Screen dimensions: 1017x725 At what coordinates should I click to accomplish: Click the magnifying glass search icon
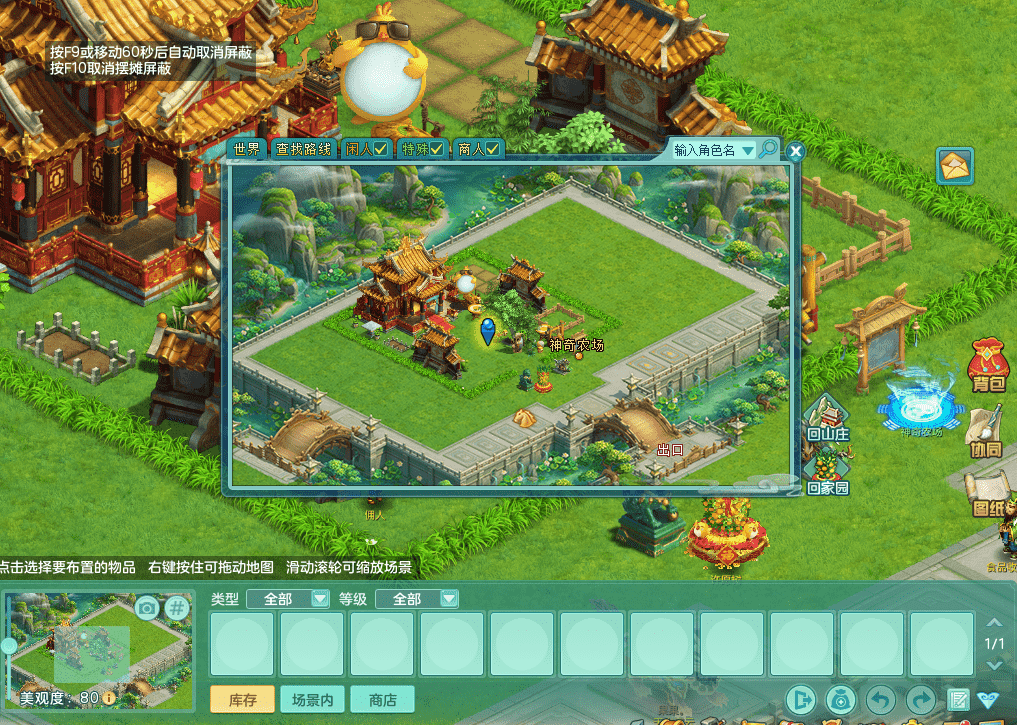[768, 149]
